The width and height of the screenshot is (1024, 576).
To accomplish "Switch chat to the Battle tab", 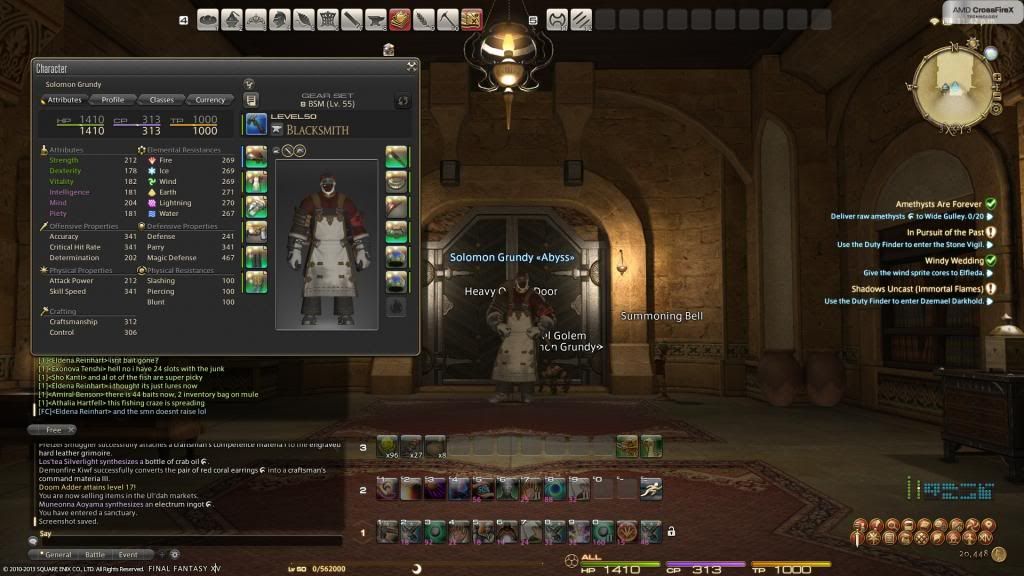I will point(95,554).
